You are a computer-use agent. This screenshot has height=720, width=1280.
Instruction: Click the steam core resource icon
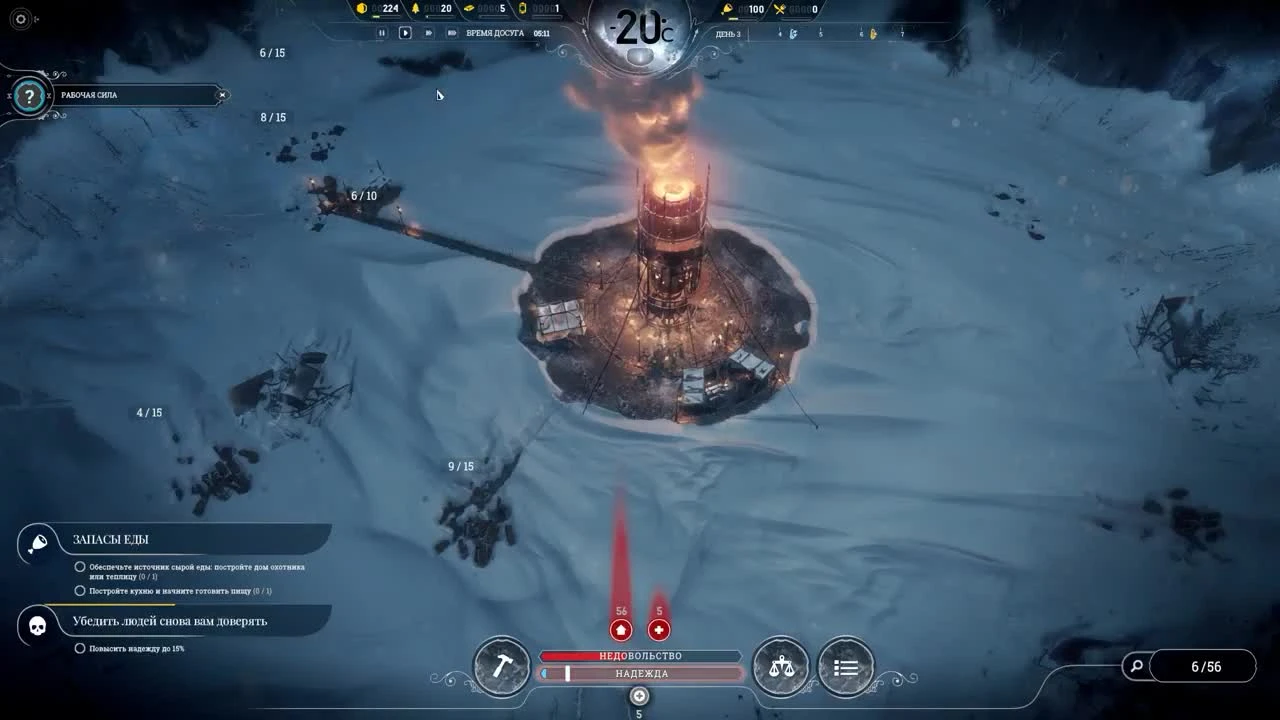click(523, 10)
